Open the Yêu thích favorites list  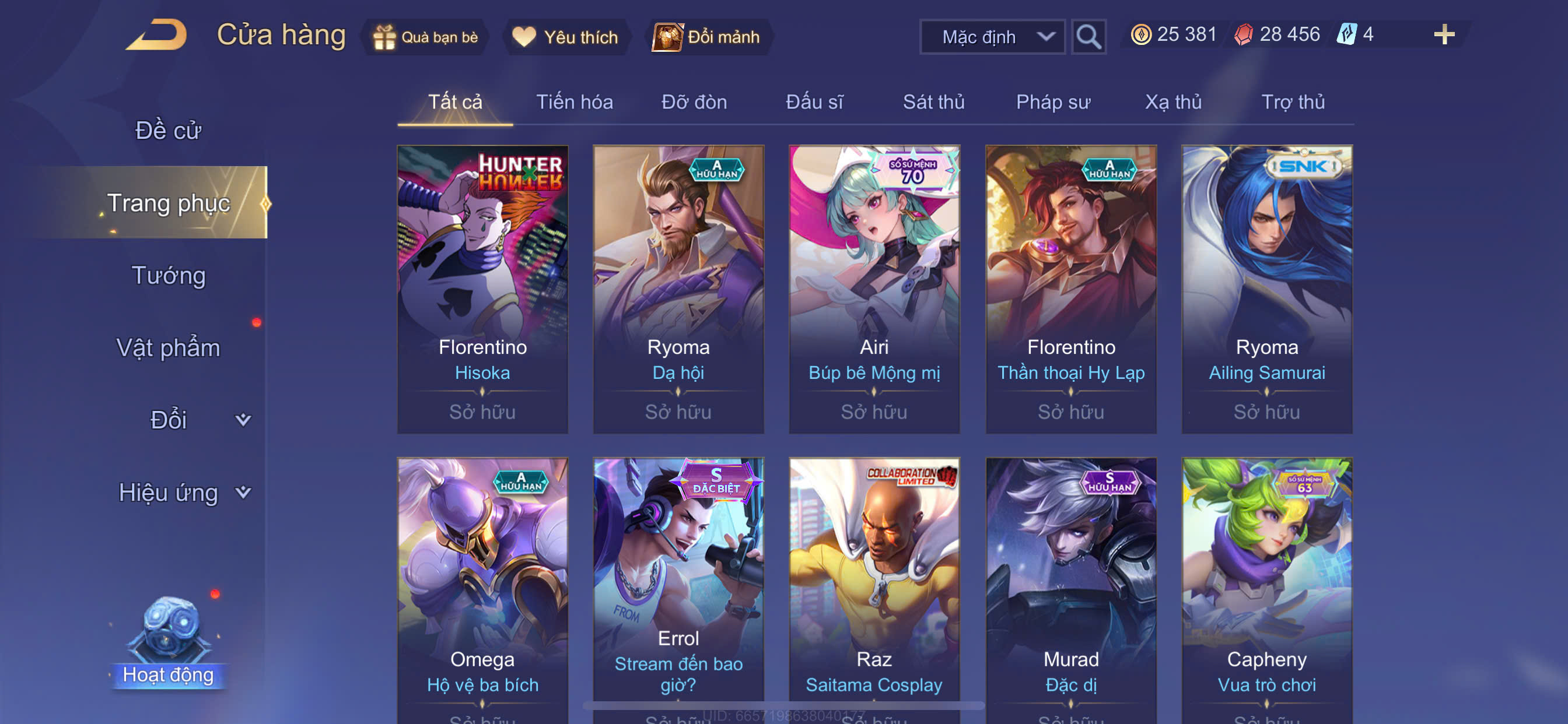565,37
